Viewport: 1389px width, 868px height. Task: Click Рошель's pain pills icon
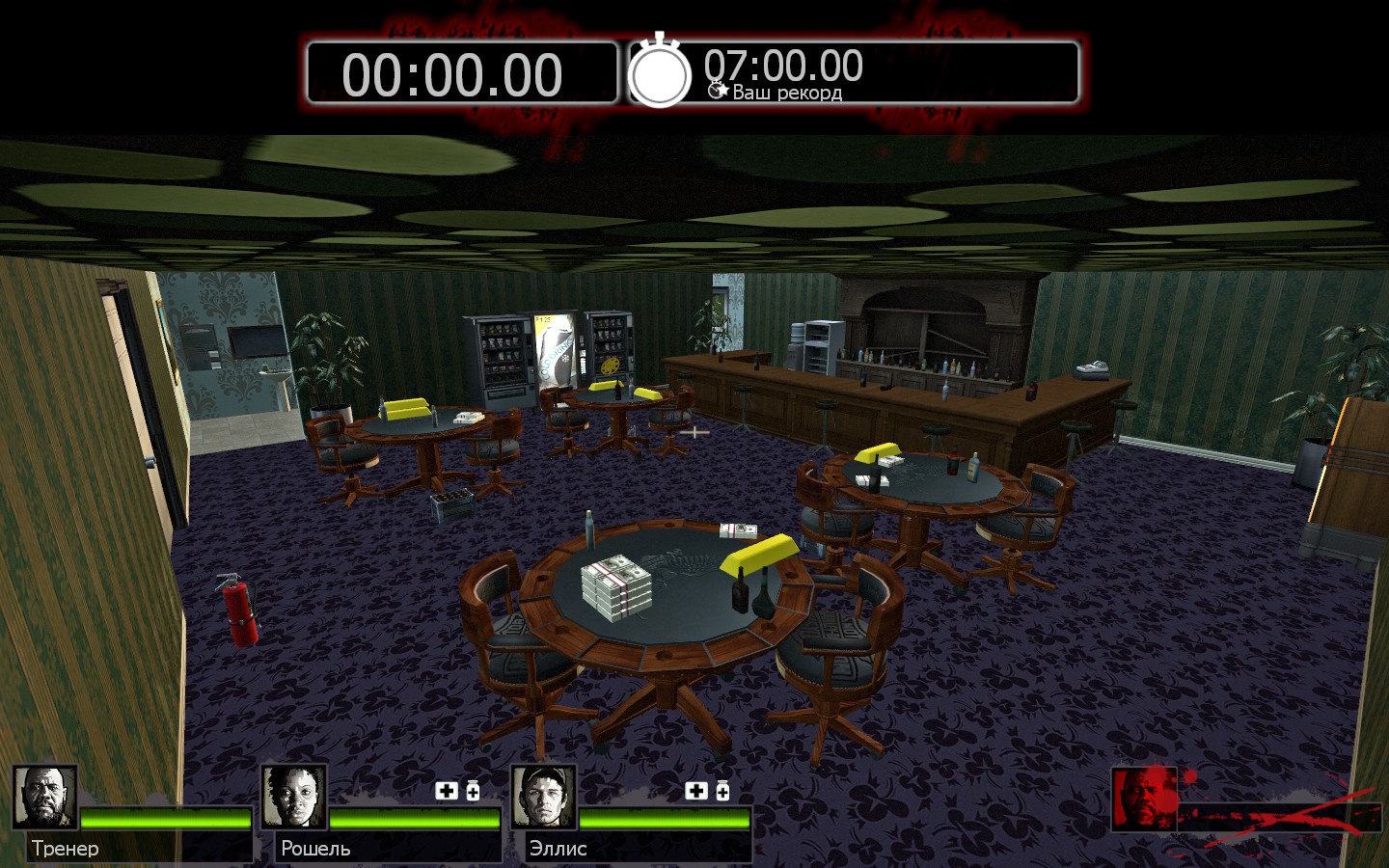click(x=473, y=791)
